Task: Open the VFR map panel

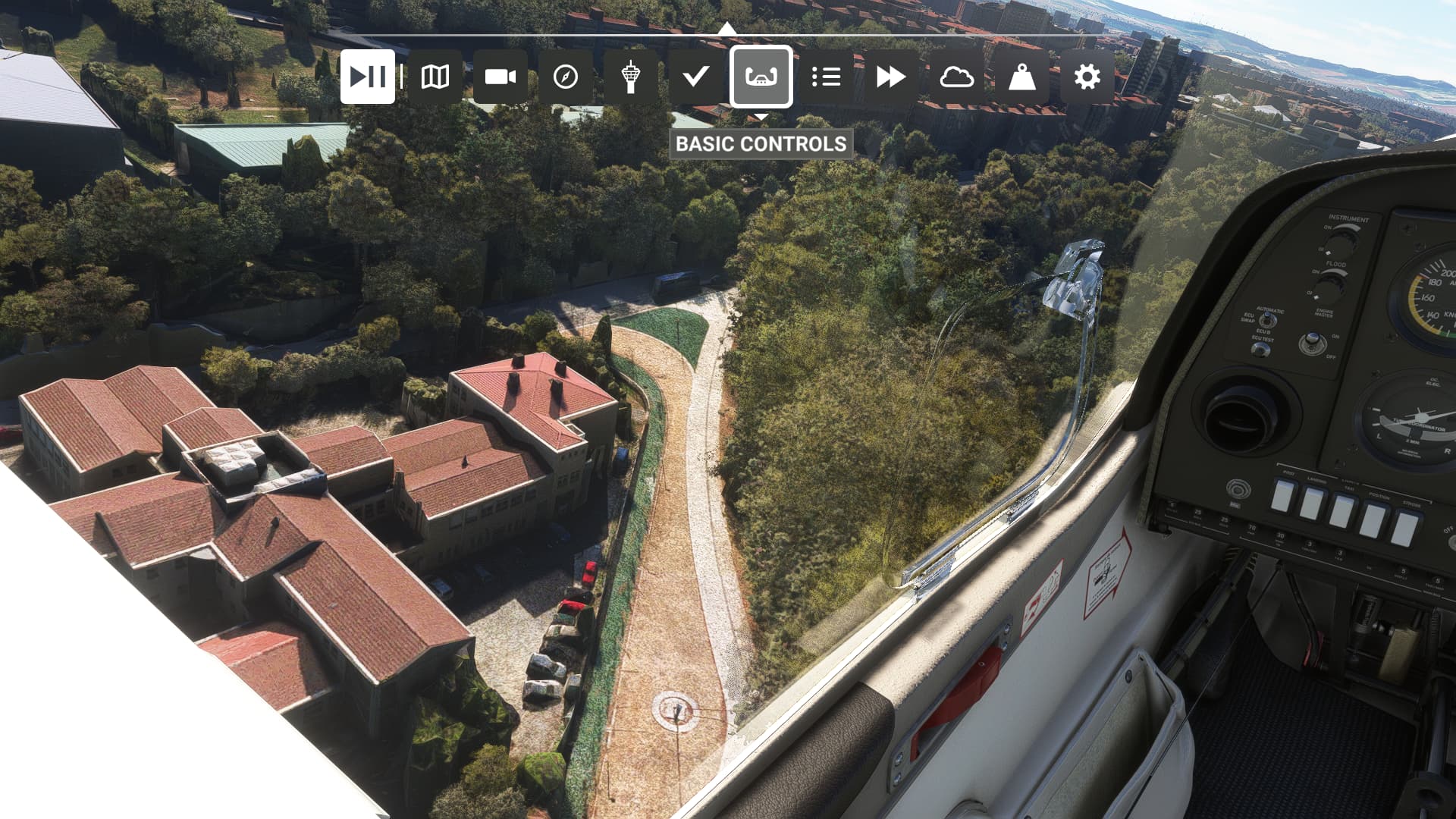Action: [x=435, y=77]
